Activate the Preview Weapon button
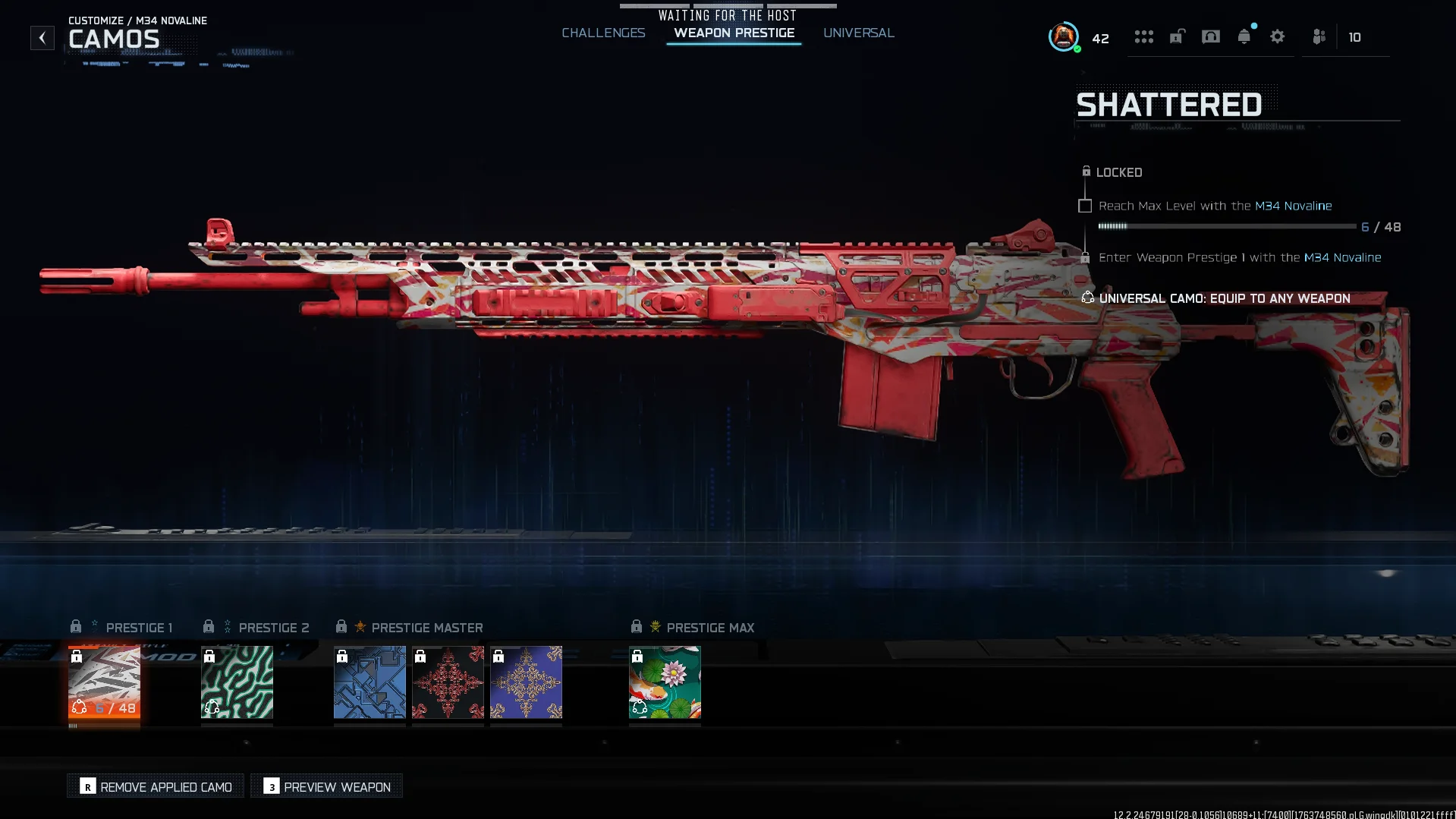Screen dimensions: 1456x819 (327, 786)
